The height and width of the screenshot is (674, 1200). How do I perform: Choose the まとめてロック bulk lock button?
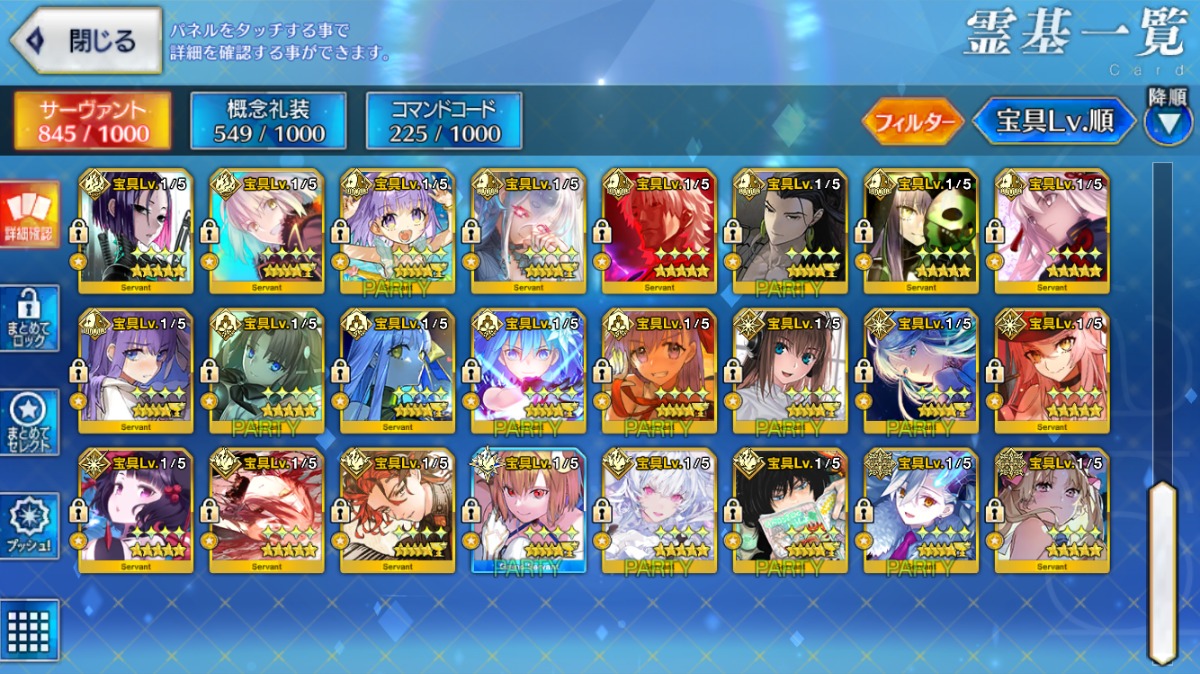[29, 318]
